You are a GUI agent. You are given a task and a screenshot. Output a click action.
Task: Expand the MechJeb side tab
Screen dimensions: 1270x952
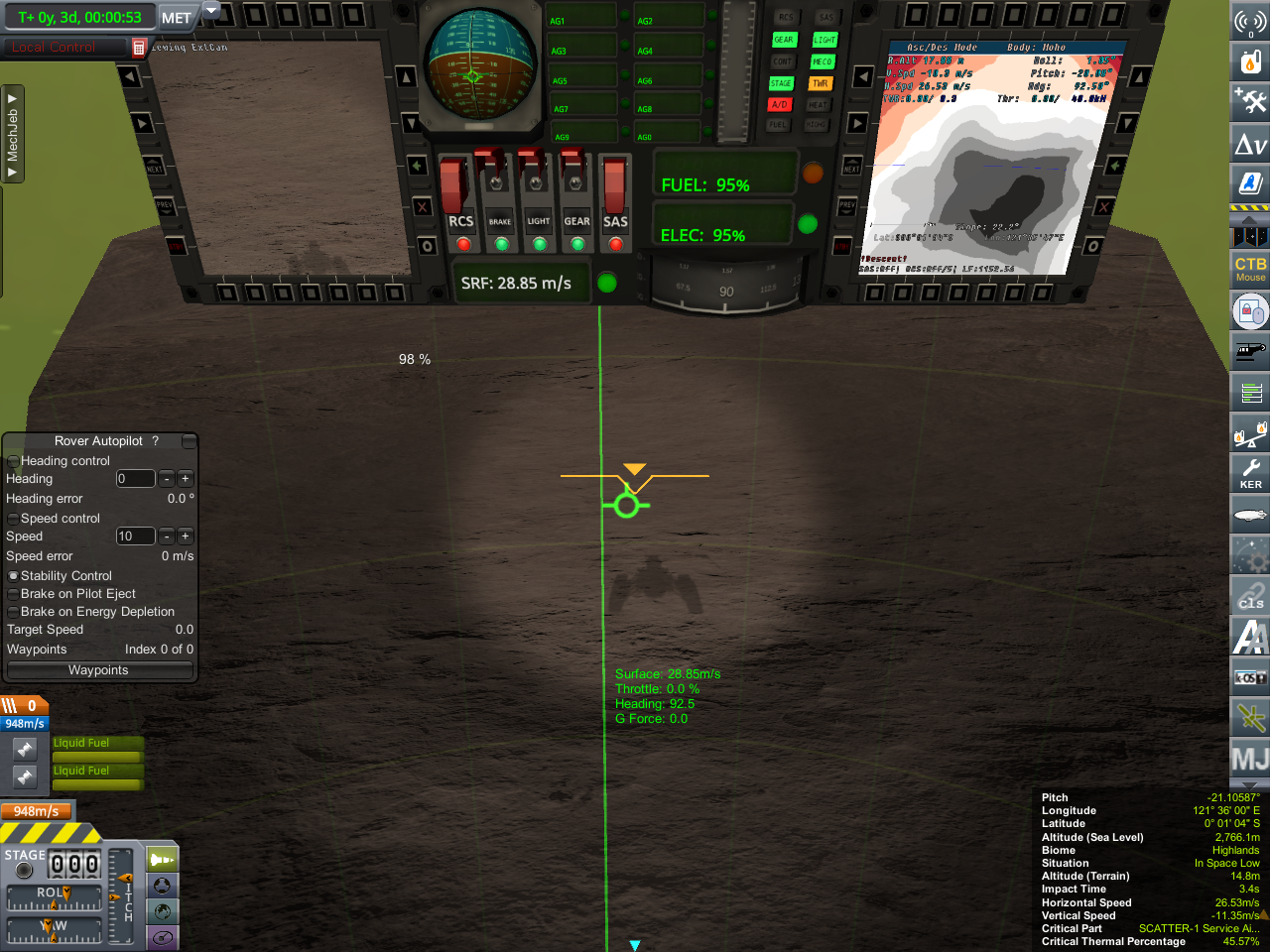click(x=13, y=134)
